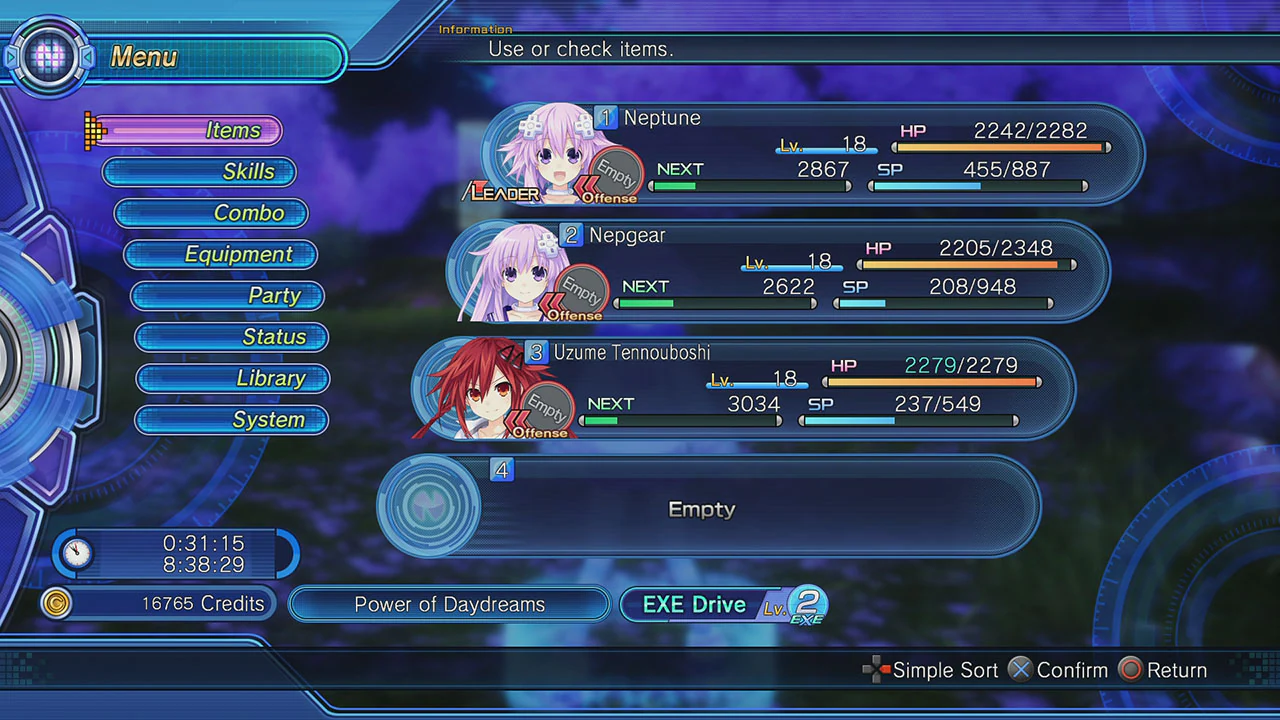Click the Power of Daydreams button

point(449,604)
